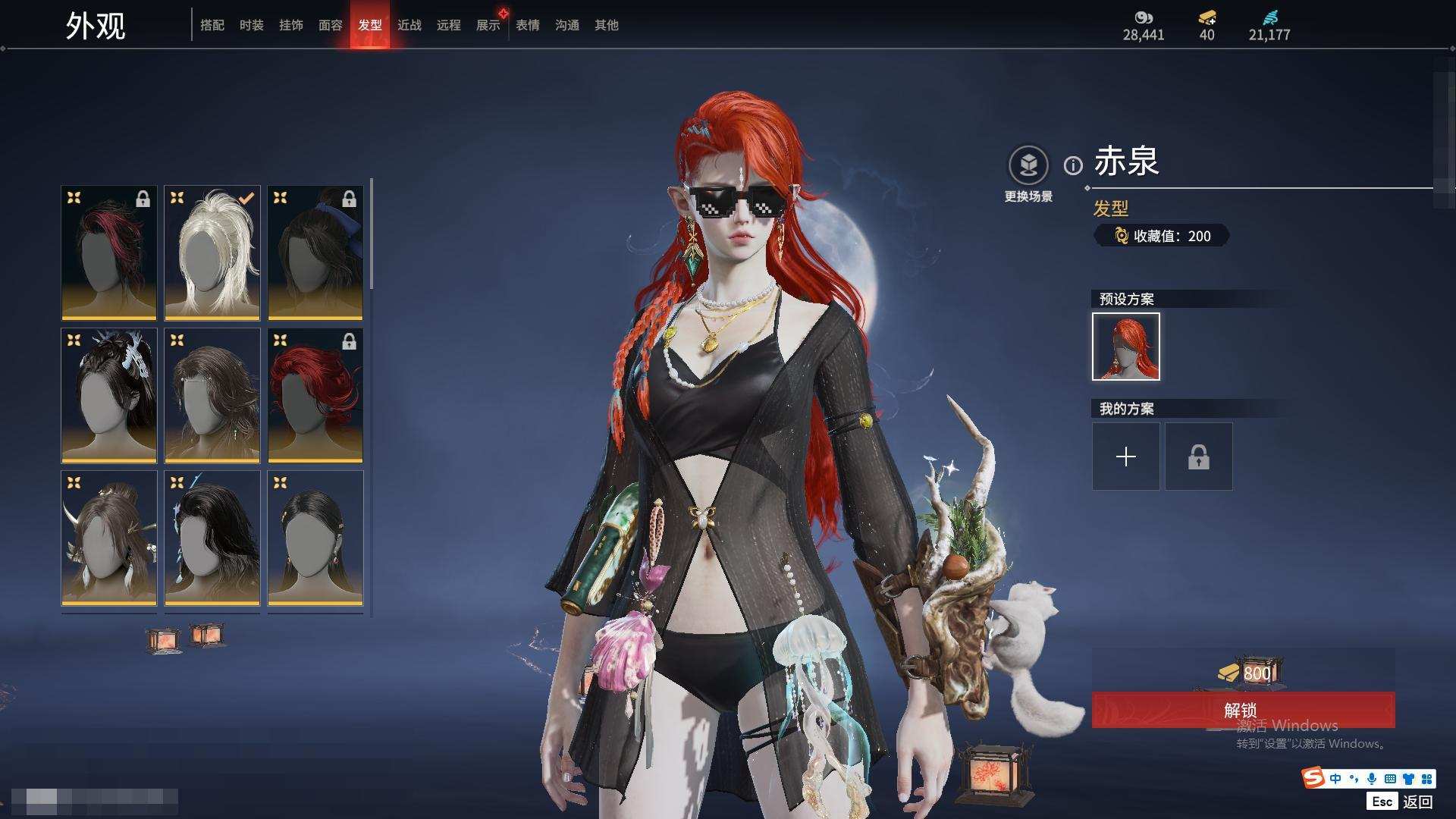This screenshot has width=1456, height=819.
Task: Unlock the hairstyle with 解锁 button
Action: click(1243, 710)
